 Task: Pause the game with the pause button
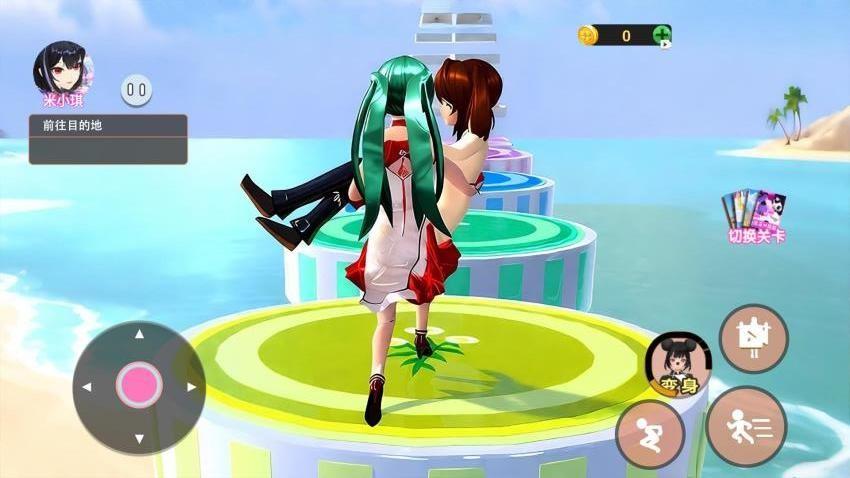pyautogui.click(x=137, y=91)
